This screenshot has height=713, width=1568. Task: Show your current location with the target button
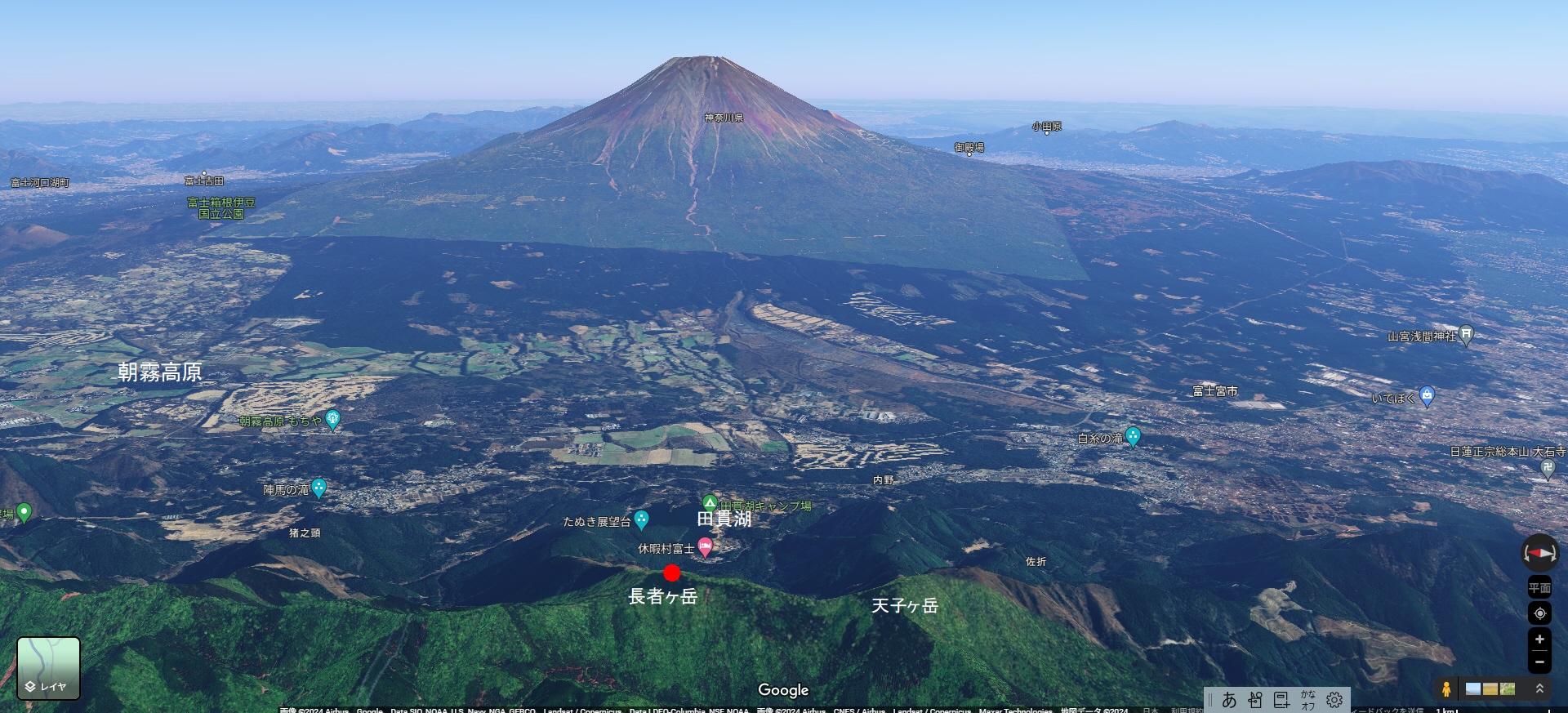[x=1539, y=613]
